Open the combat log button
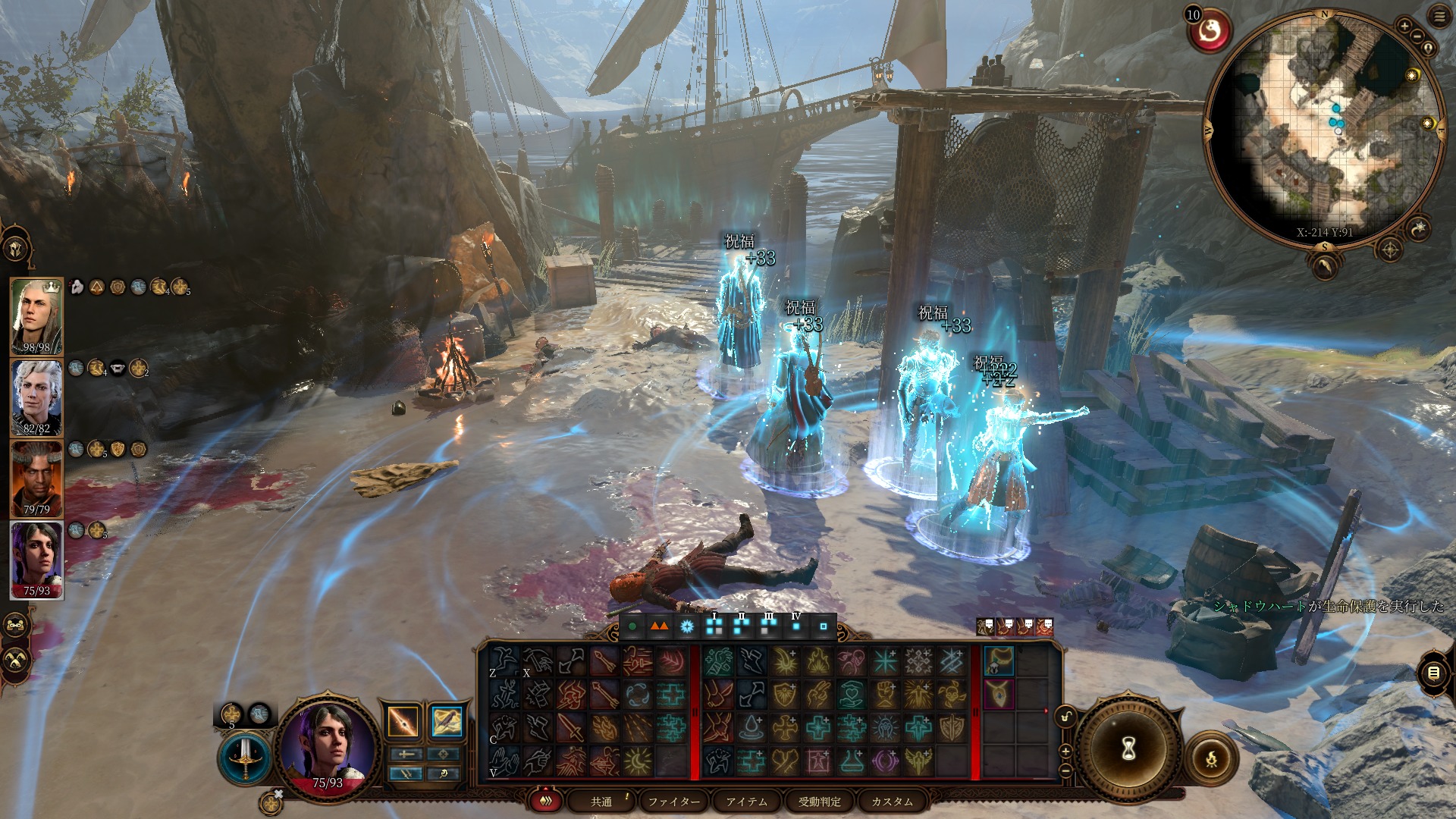 pos(1433,673)
